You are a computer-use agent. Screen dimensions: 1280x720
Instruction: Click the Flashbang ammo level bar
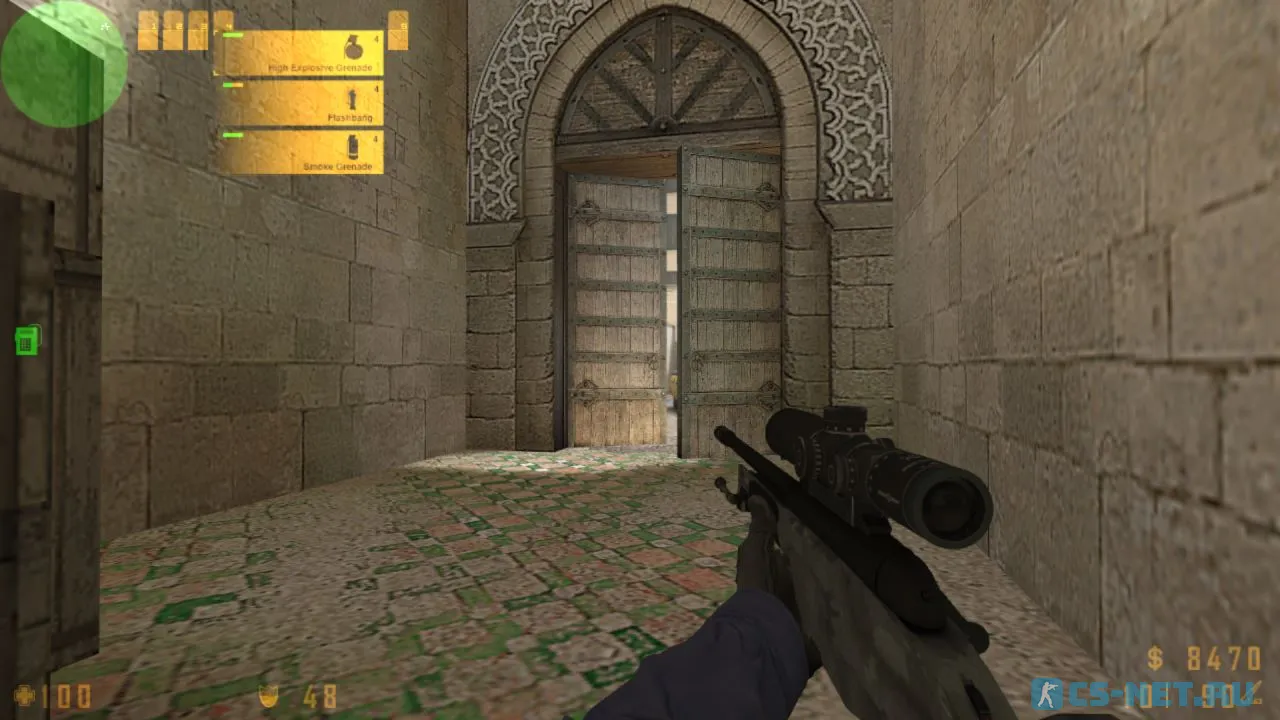tap(232, 85)
